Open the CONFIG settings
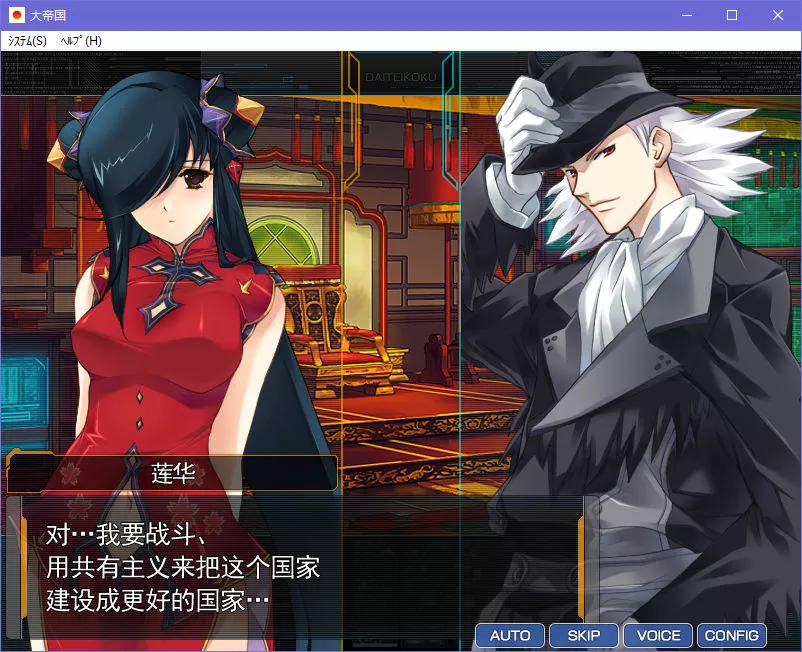The height and width of the screenshot is (652, 802). (x=732, y=635)
